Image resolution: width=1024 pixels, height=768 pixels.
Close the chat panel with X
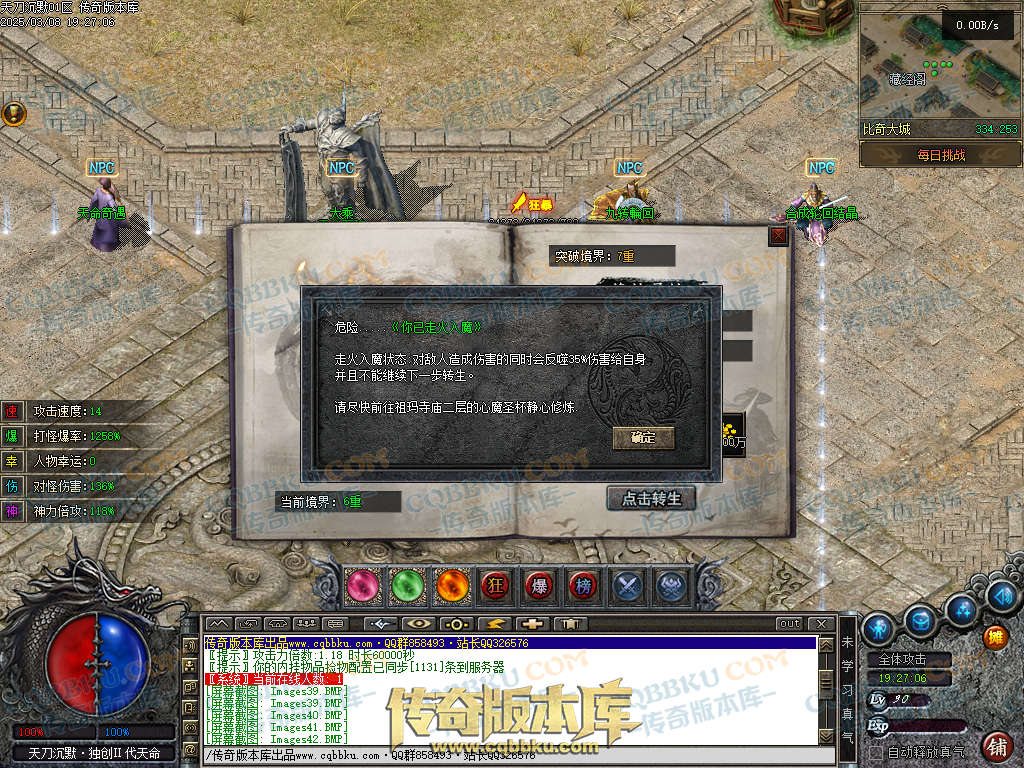[820, 623]
